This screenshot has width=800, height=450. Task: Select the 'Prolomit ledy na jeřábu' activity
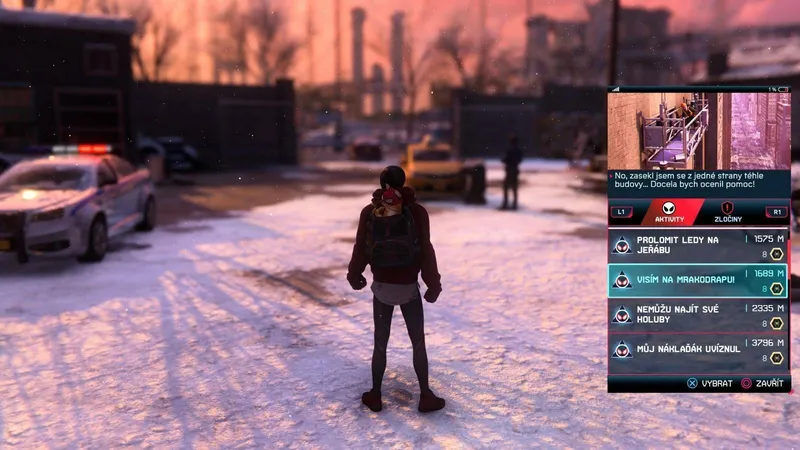click(697, 245)
